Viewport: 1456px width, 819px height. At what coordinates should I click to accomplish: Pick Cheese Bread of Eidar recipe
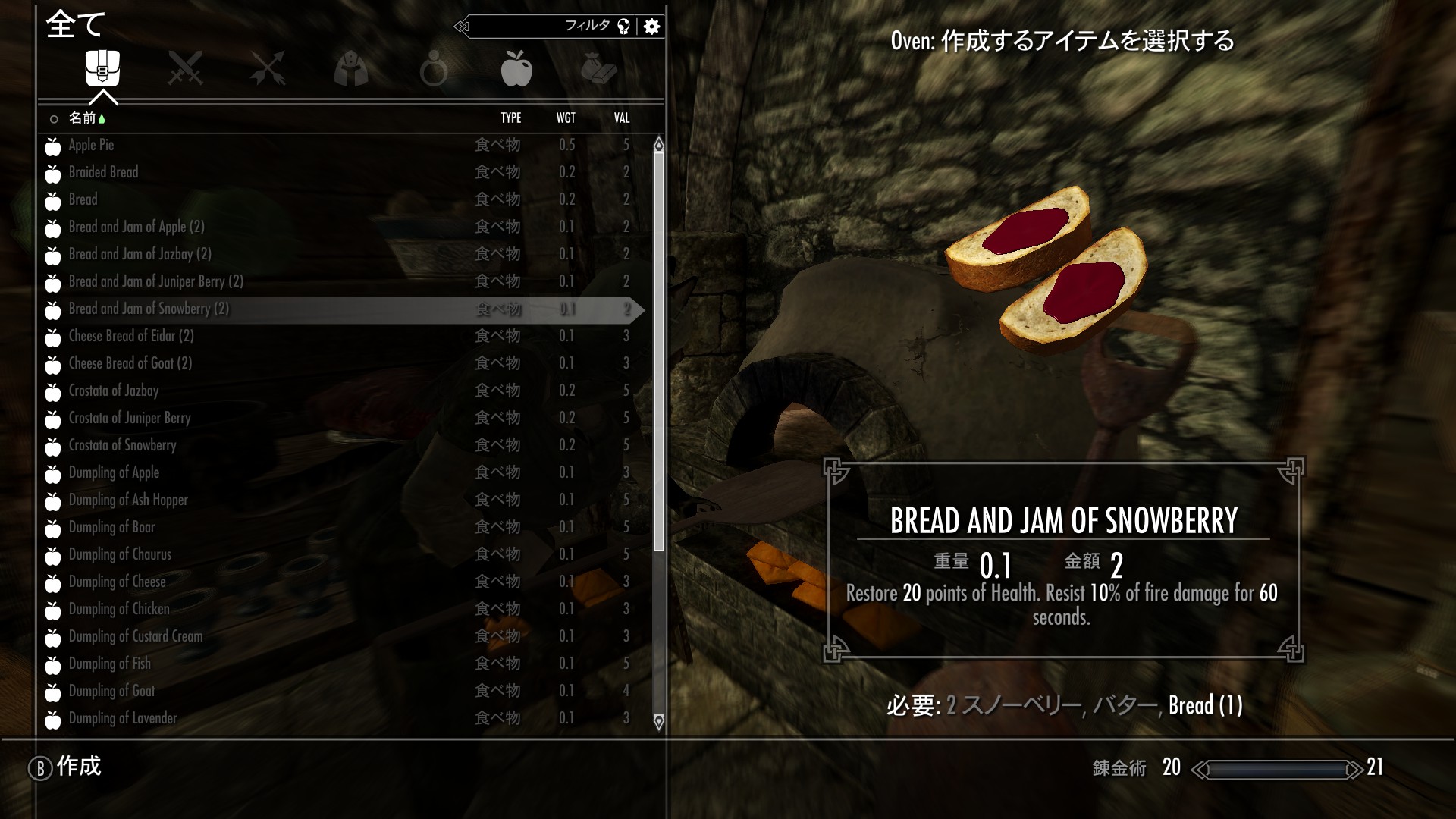coord(130,336)
